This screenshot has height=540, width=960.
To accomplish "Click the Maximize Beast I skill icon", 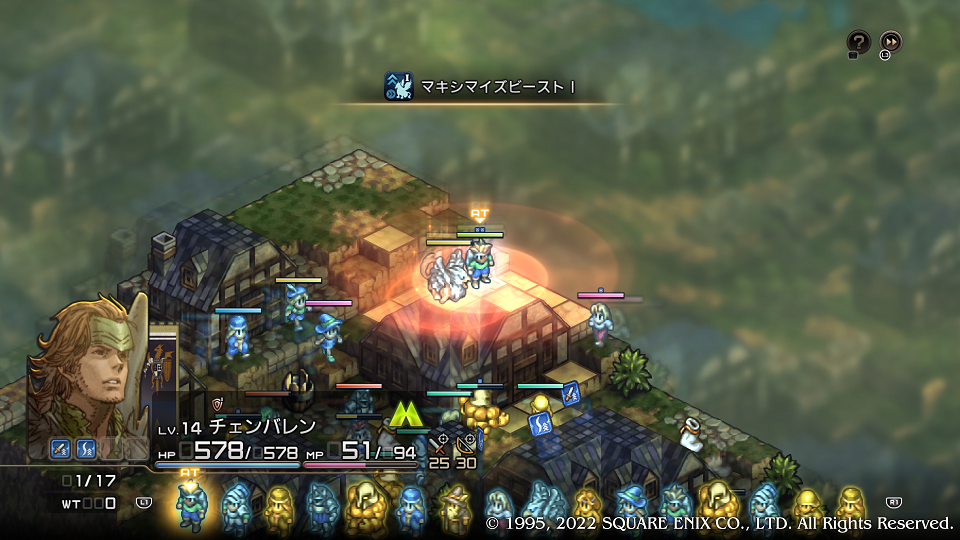I will pyautogui.click(x=398, y=87).
